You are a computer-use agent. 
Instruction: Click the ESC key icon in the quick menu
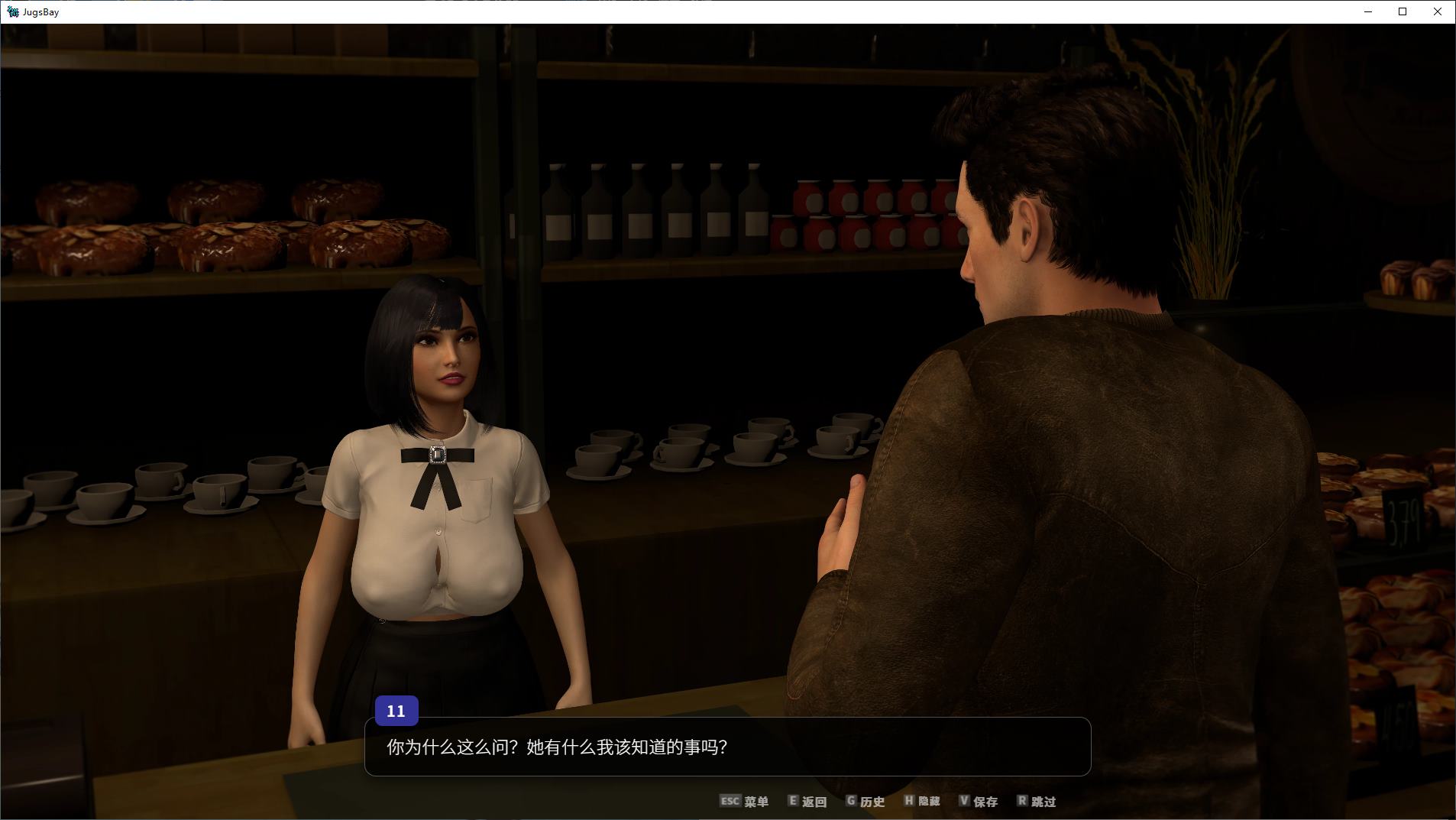(730, 802)
